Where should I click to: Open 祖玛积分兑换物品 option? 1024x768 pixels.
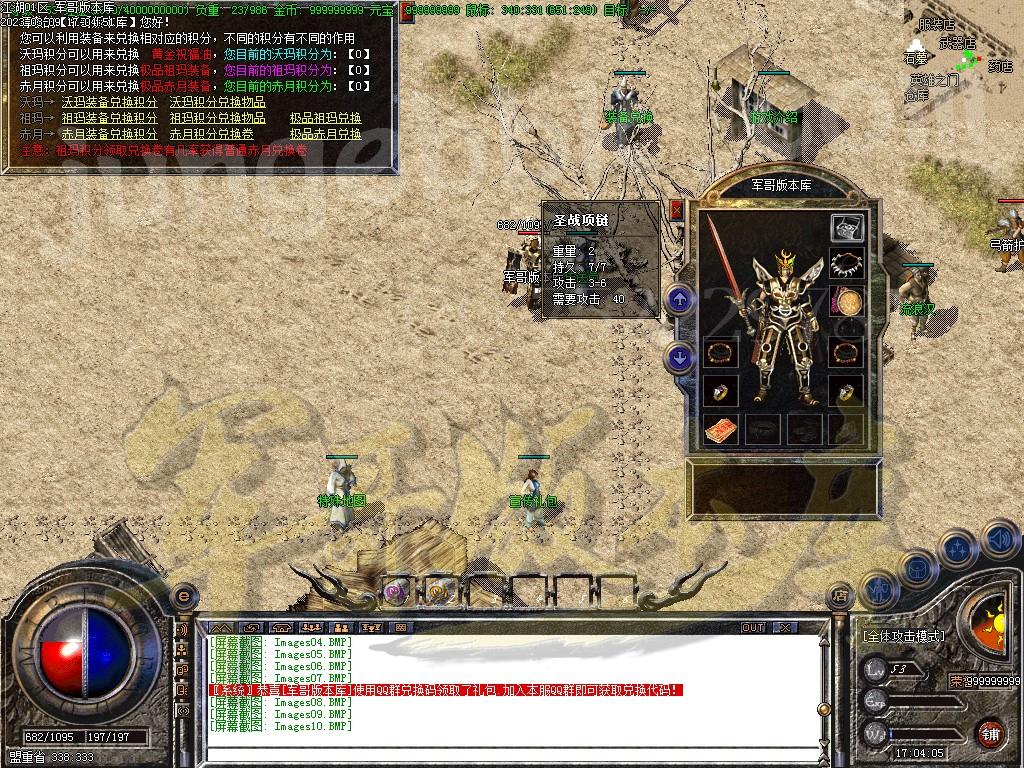[217, 118]
